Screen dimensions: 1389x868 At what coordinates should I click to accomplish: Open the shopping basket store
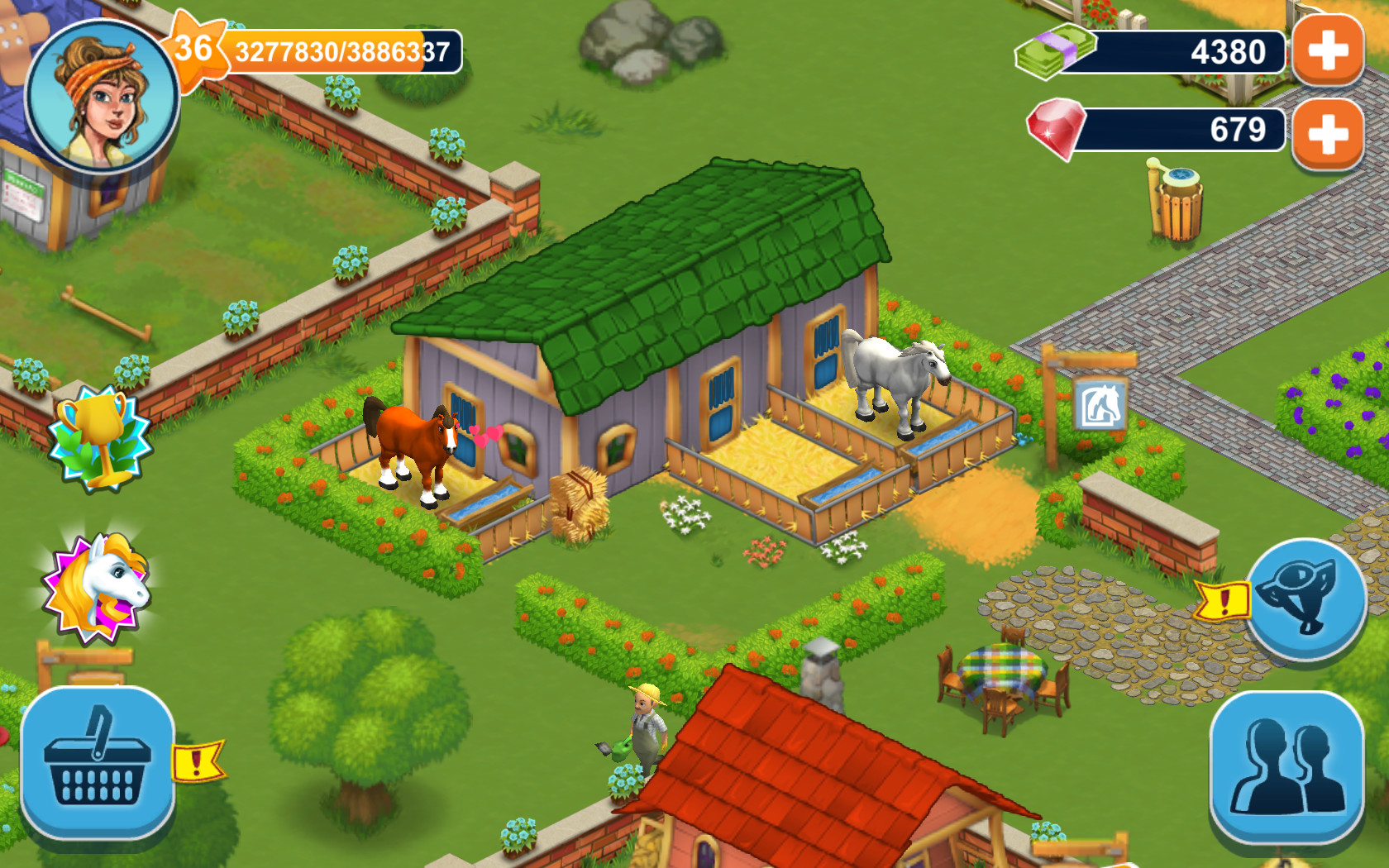[x=99, y=761]
